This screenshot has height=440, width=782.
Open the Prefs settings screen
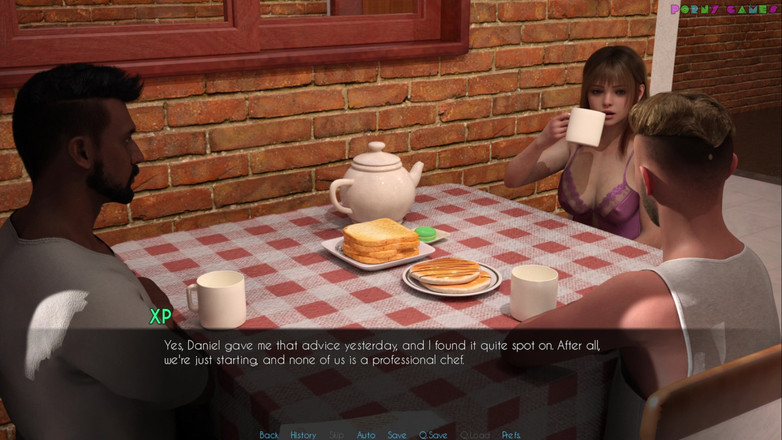tap(511, 435)
